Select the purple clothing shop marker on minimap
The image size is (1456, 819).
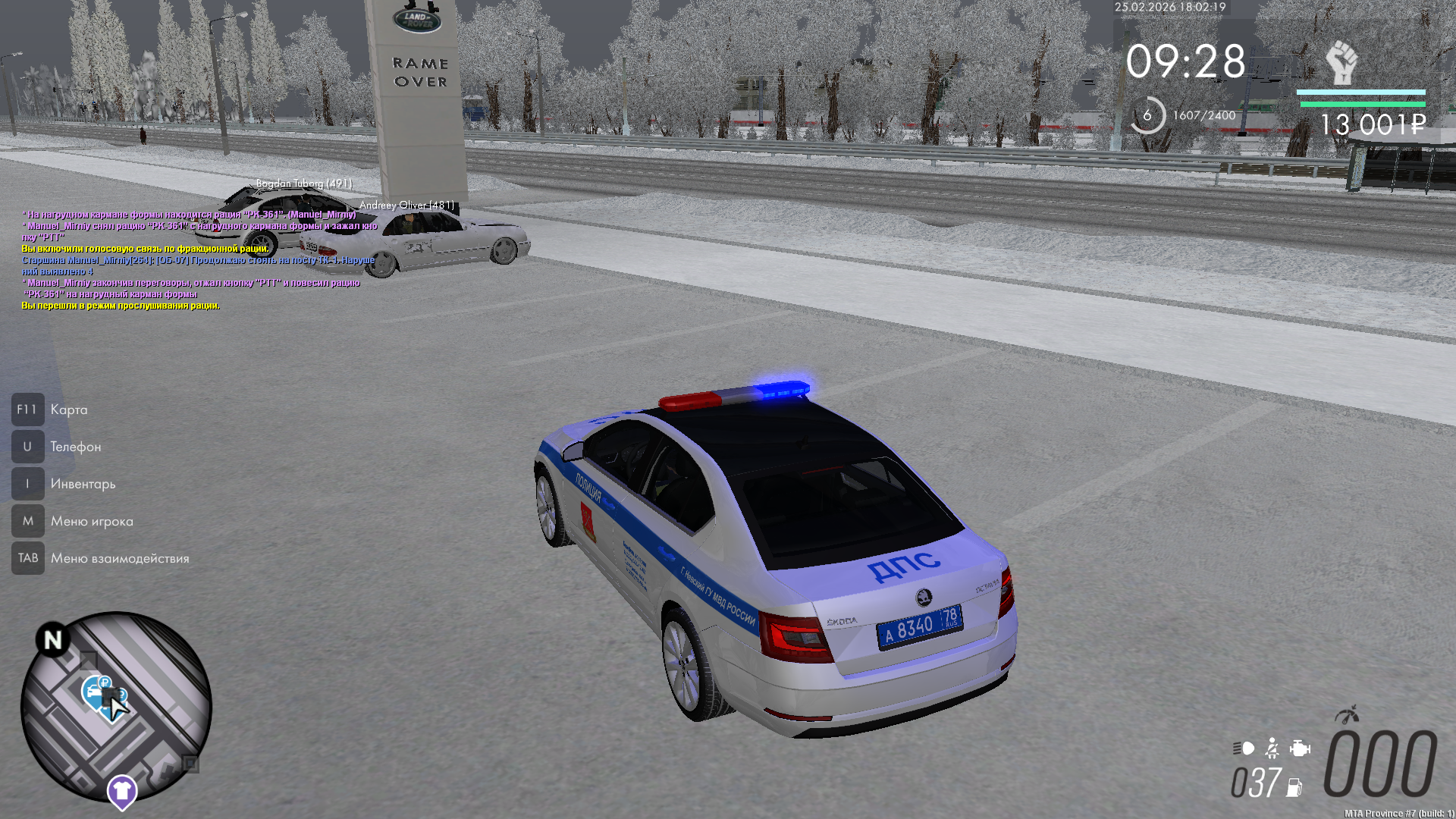[x=121, y=791]
